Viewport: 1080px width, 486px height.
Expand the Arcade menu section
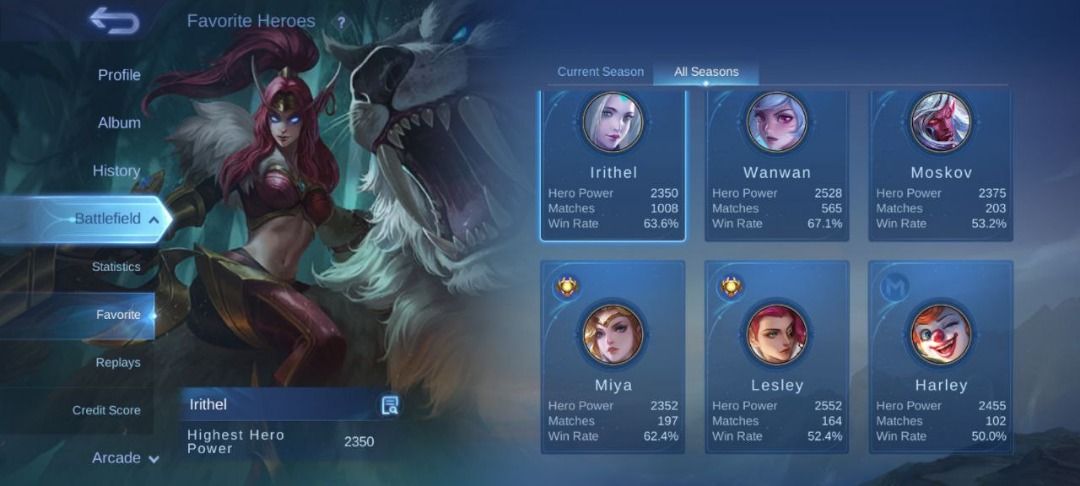click(x=126, y=458)
